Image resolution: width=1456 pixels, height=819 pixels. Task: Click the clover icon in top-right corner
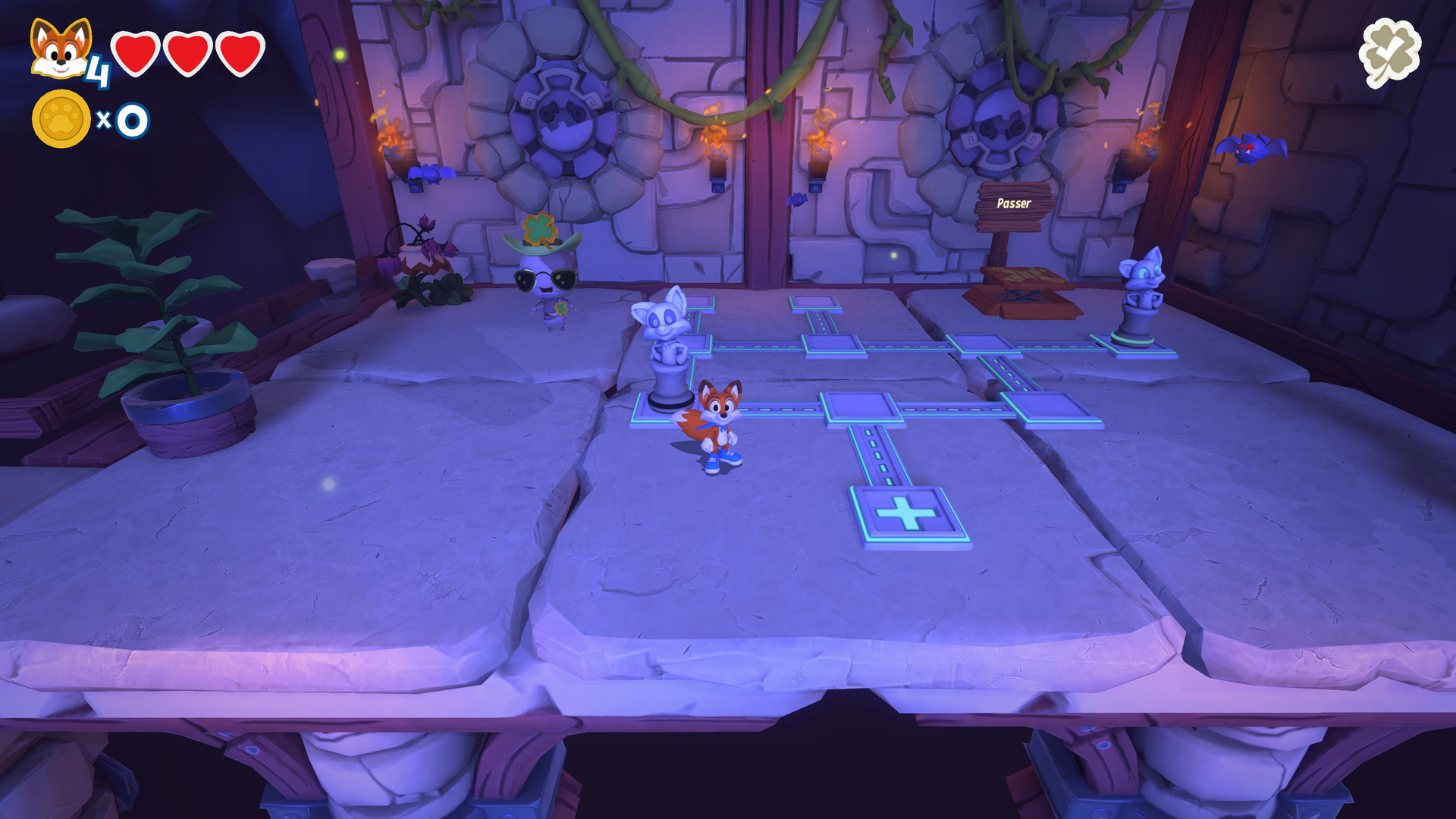click(1389, 52)
